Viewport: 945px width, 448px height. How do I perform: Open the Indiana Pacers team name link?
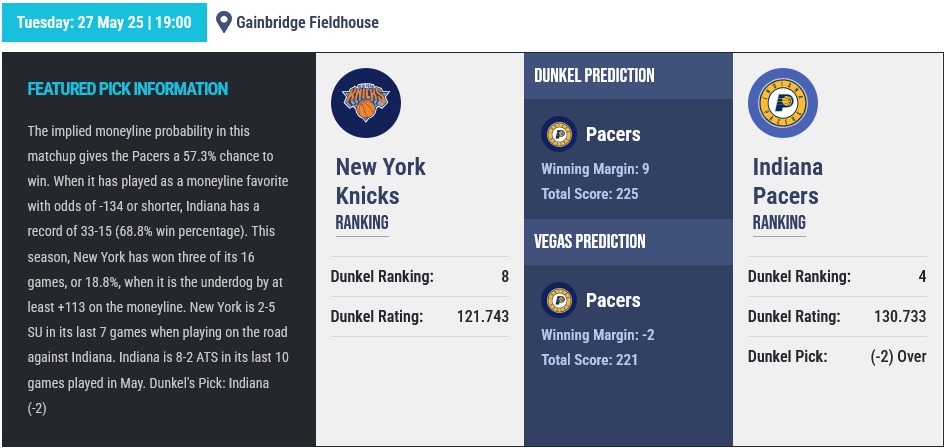pyautogui.click(x=787, y=181)
